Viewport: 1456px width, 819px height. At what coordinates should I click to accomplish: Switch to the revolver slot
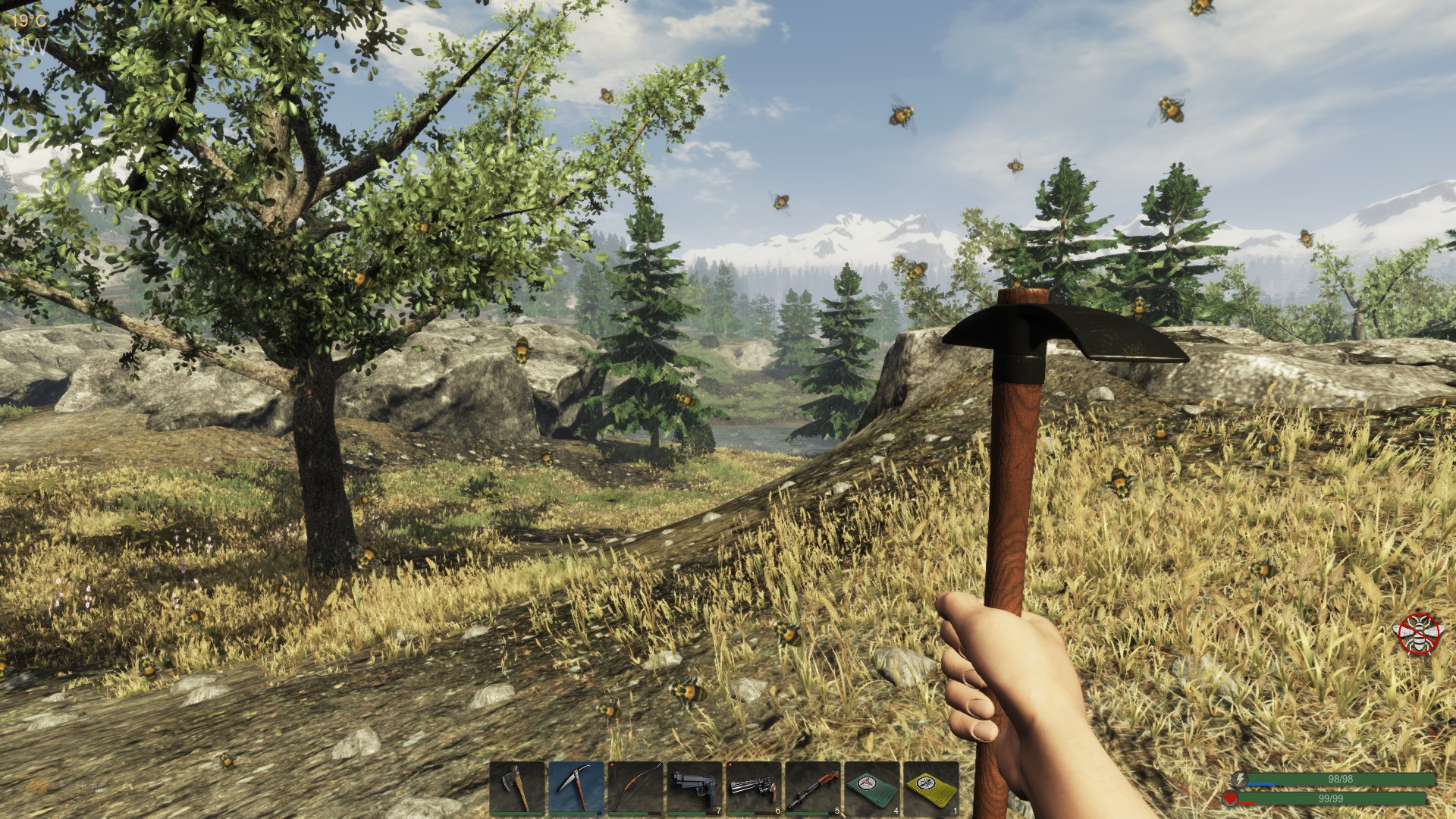tap(754, 788)
